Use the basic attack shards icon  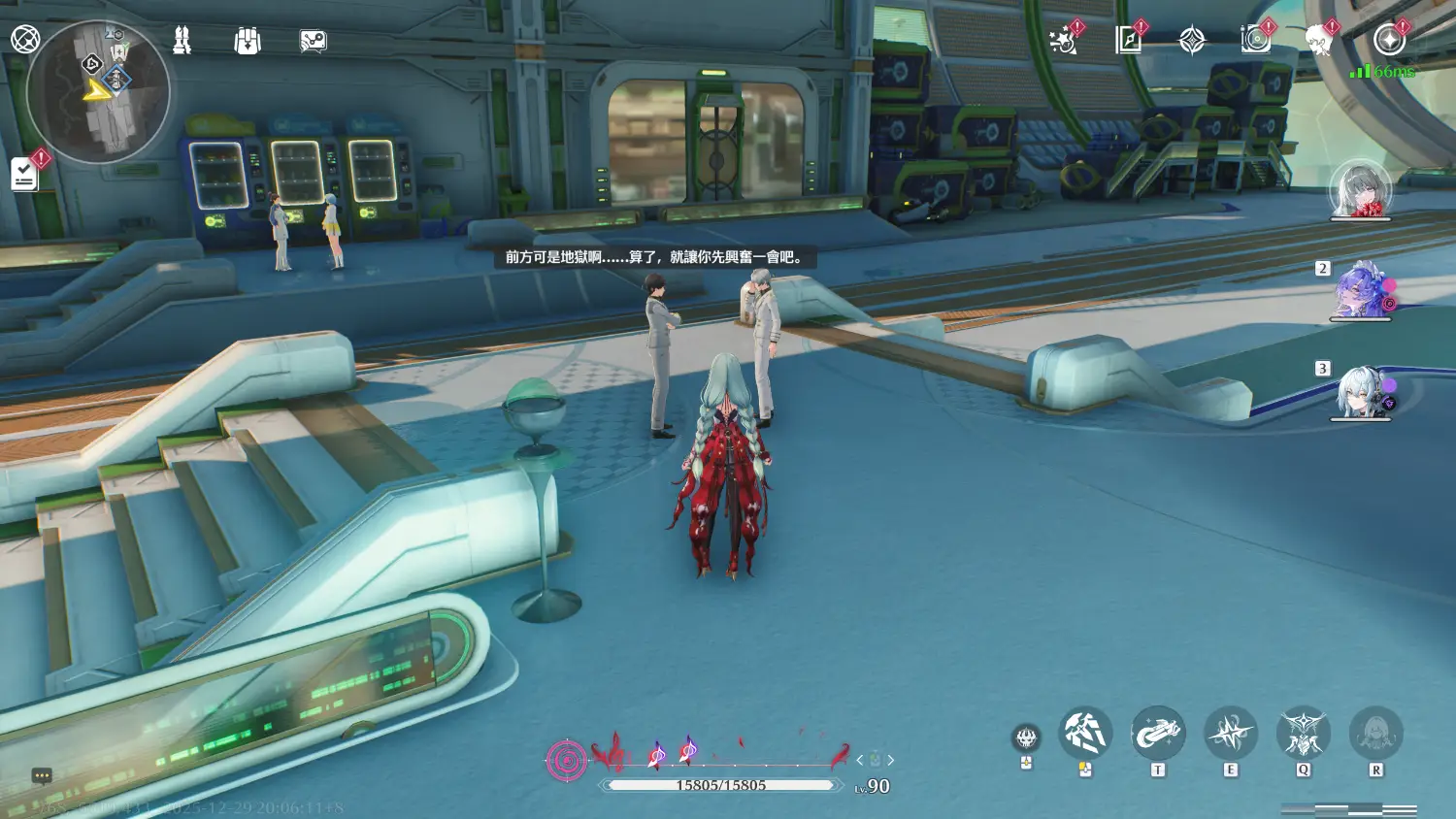[1085, 733]
